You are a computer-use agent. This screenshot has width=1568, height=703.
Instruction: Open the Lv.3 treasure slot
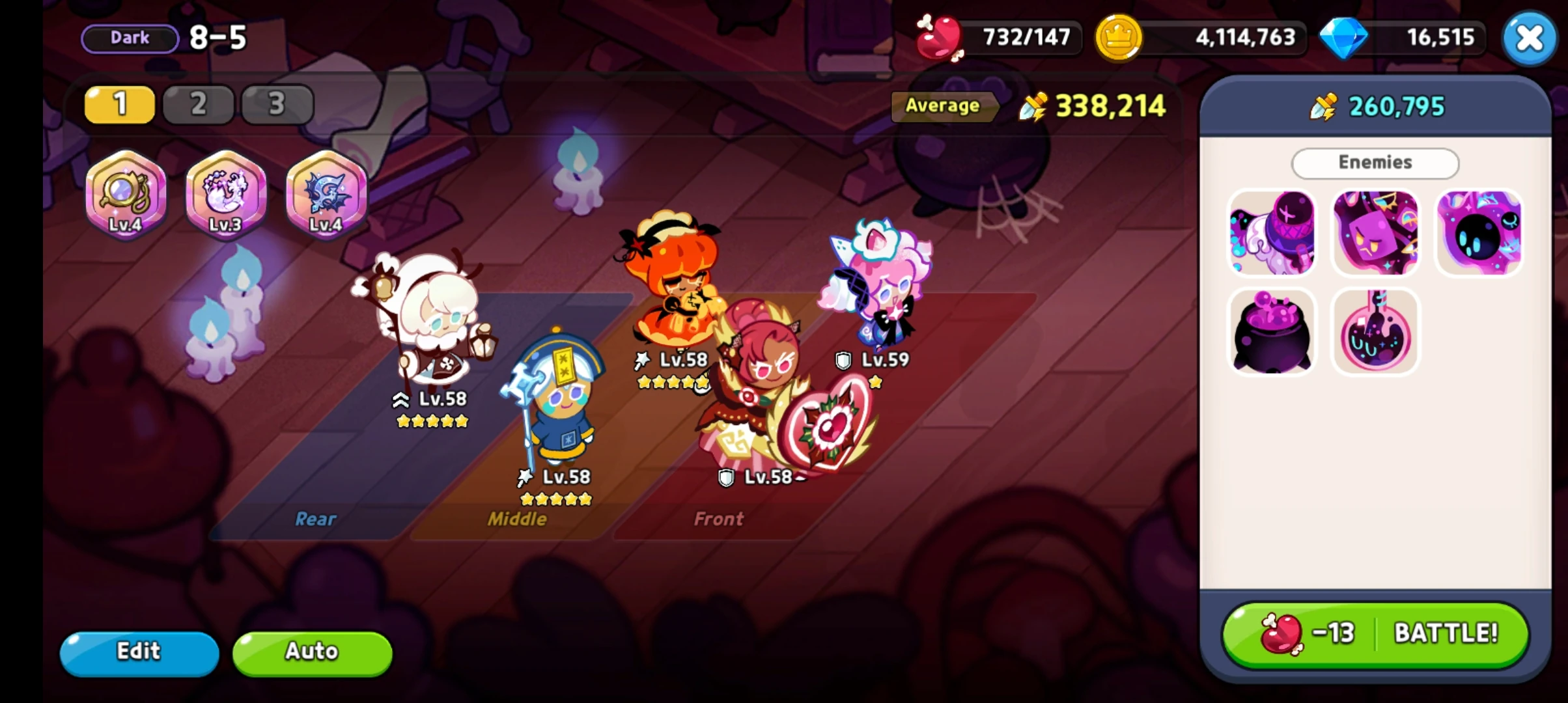pyautogui.click(x=225, y=195)
